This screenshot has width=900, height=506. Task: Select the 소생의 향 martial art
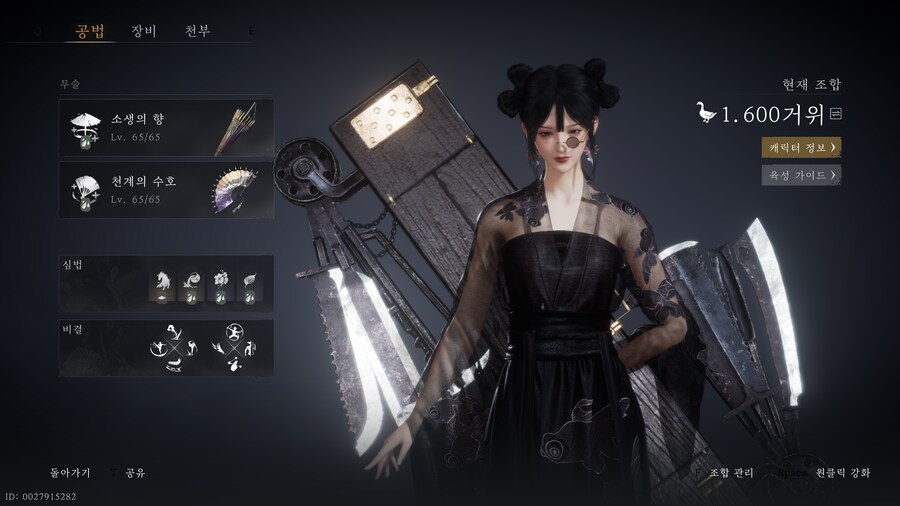165,126
